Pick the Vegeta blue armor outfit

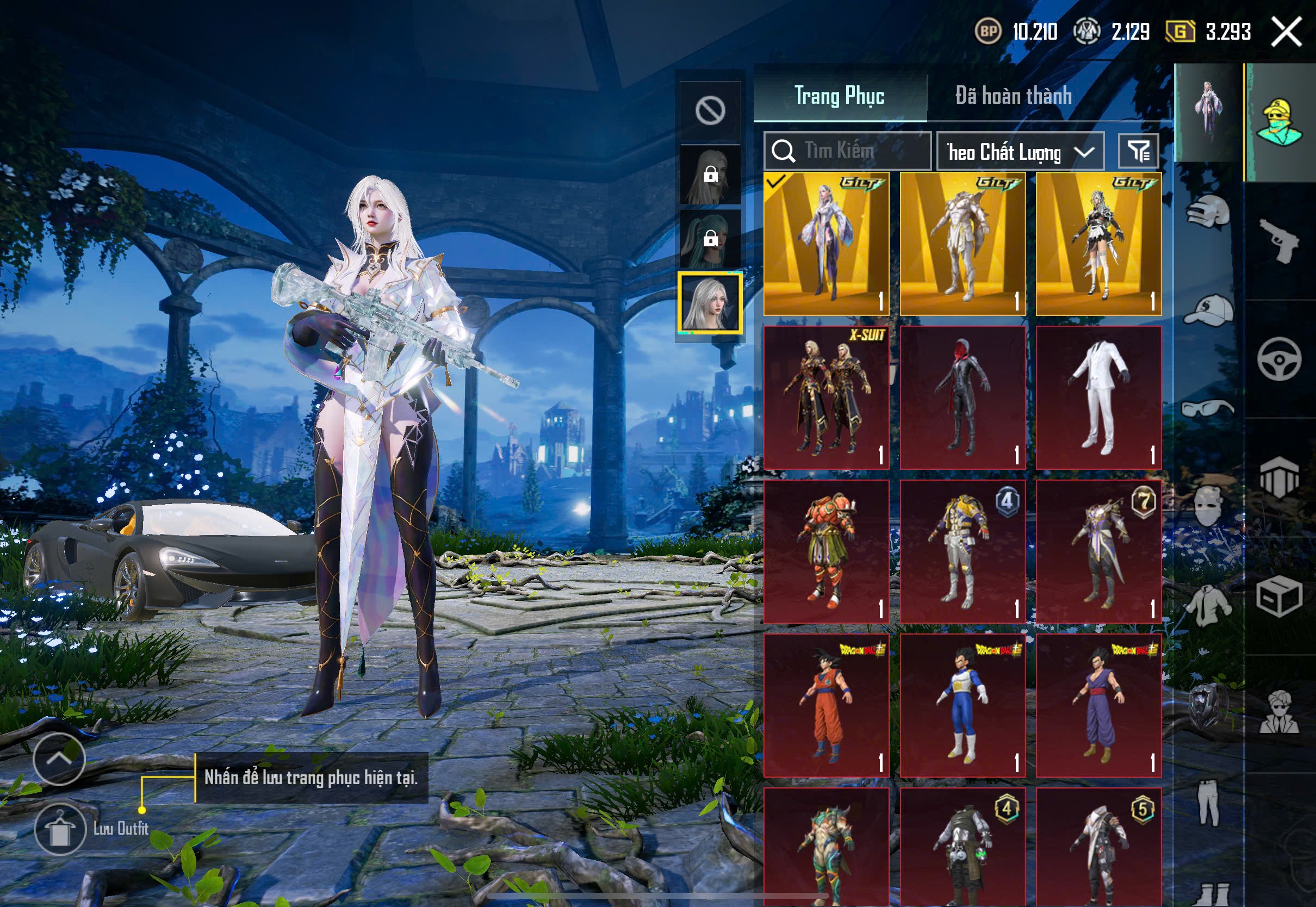963,705
